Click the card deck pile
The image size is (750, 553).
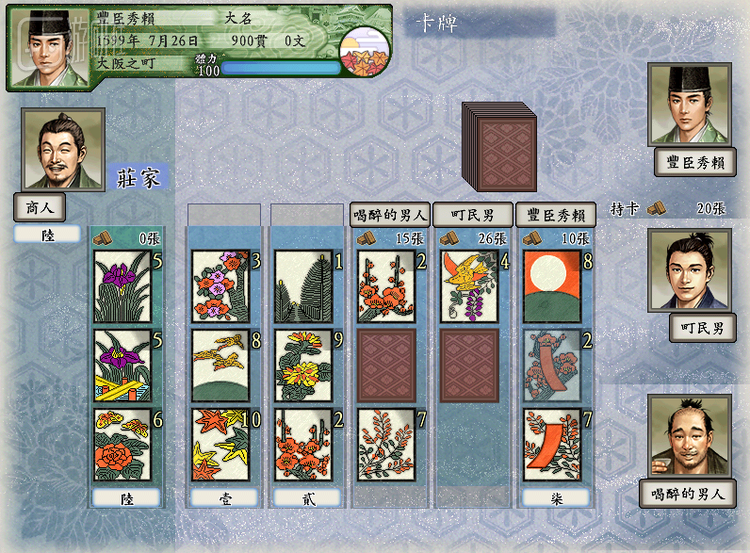tap(502, 142)
